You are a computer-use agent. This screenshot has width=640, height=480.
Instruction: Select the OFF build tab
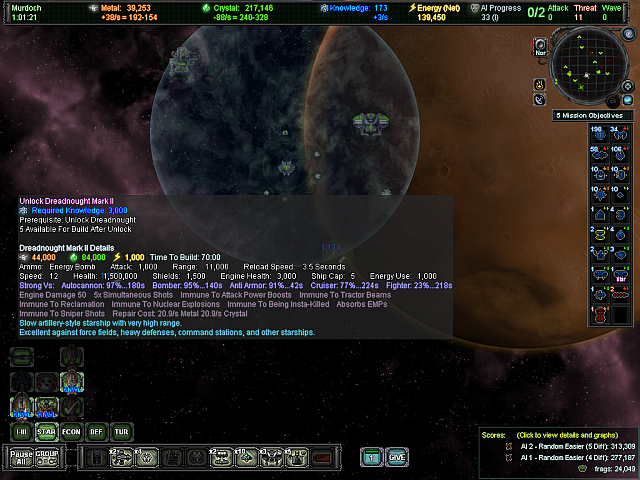(97, 431)
